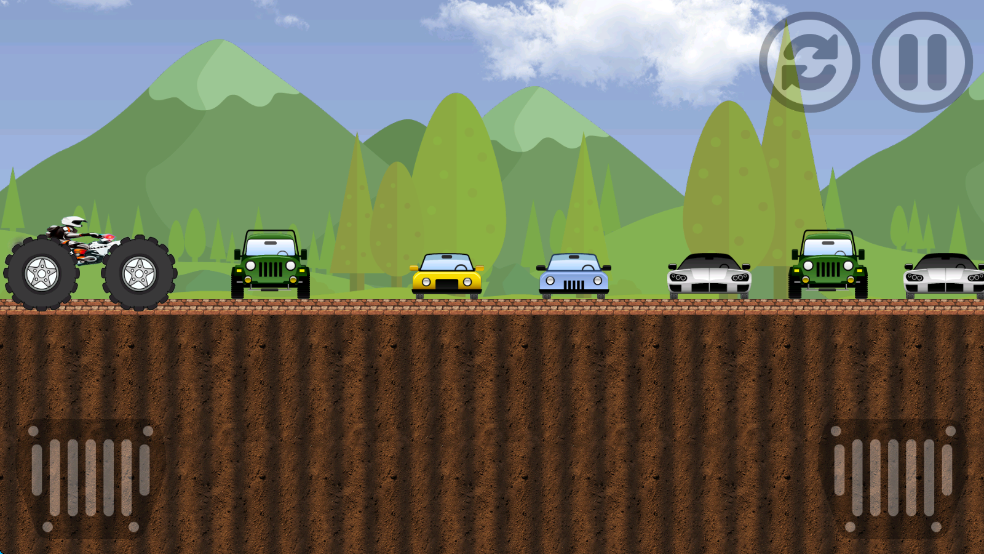Restart the level with the circular arrows button

pos(809,62)
